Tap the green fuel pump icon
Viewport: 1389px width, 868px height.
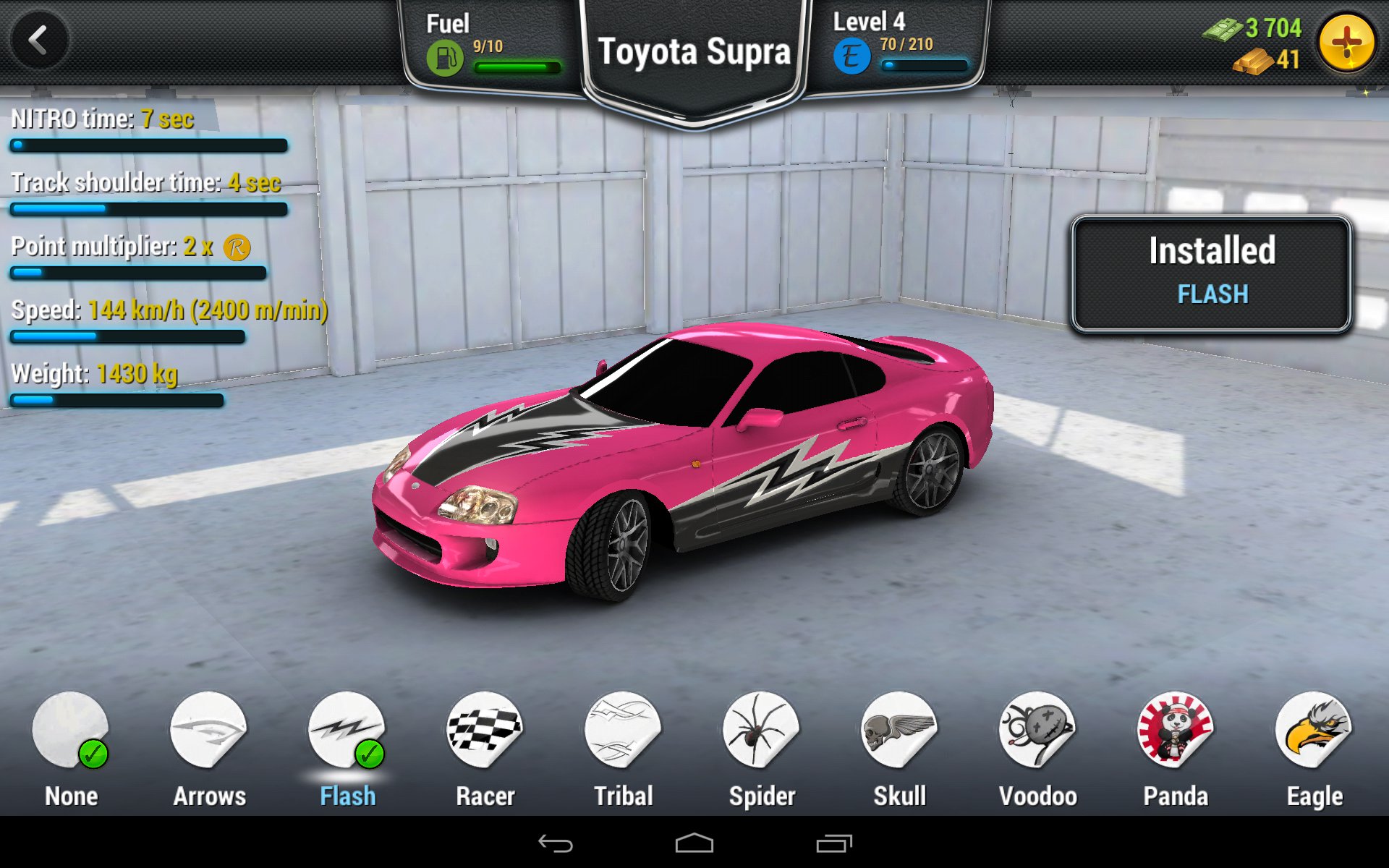point(445,58)
